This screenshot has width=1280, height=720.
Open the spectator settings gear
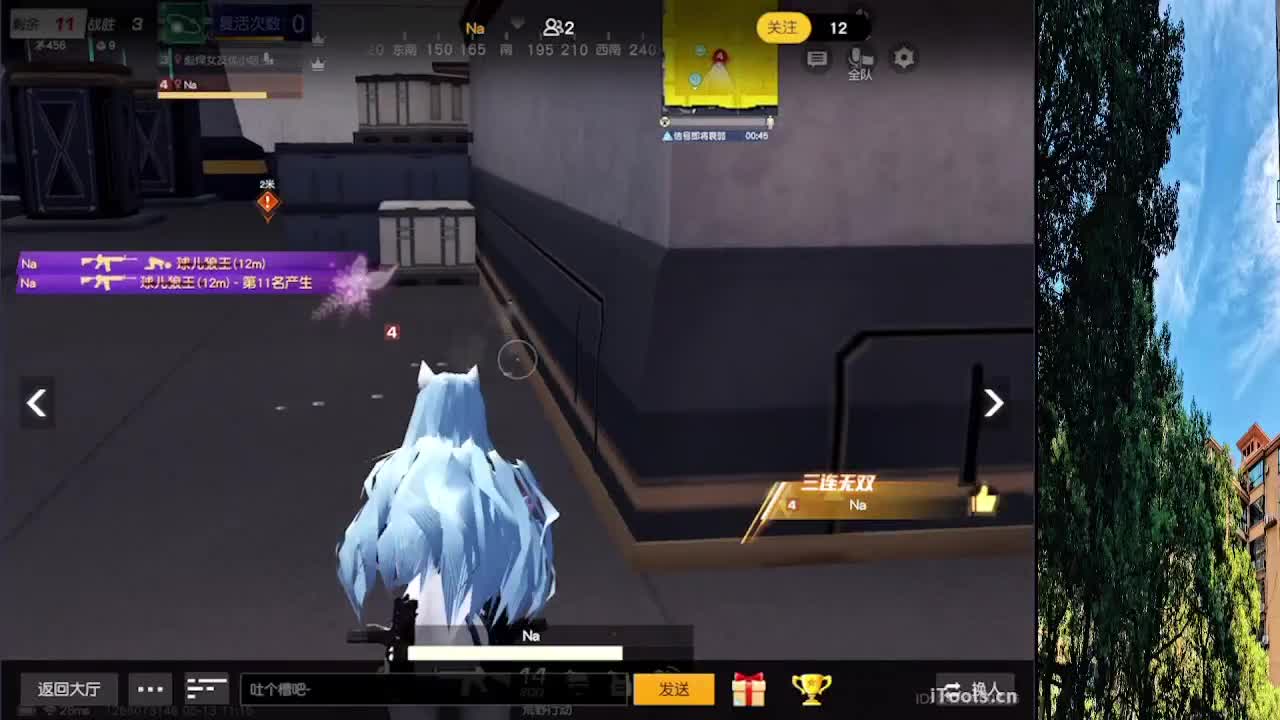(x=904, y=60)
